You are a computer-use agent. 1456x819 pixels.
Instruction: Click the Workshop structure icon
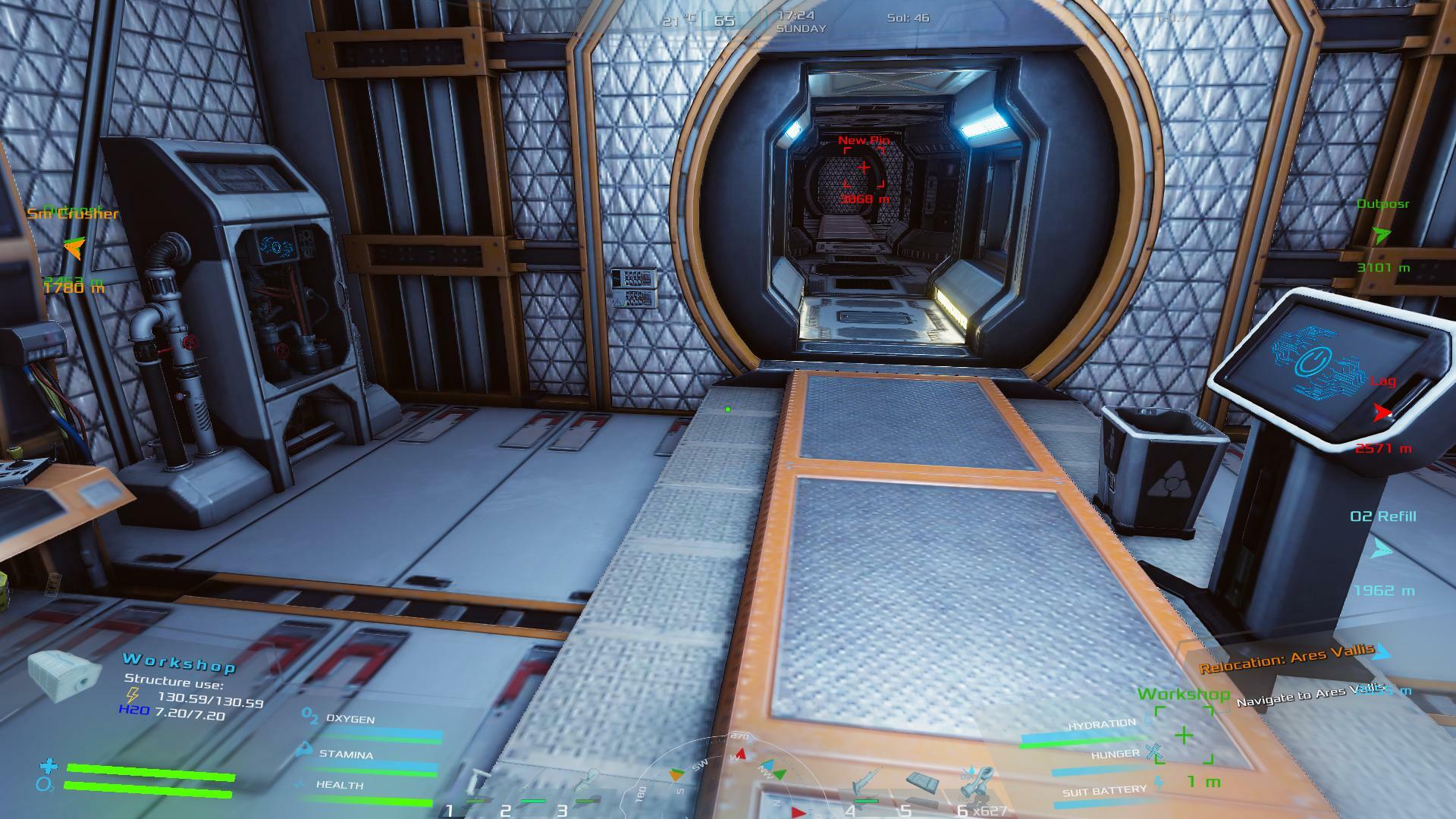point(64,674)
